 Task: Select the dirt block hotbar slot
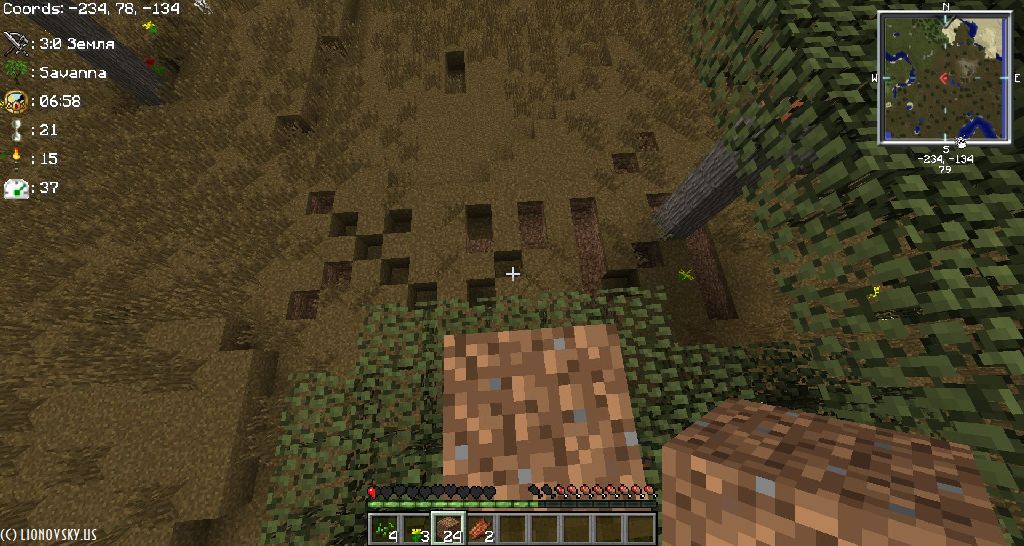(448, 527)
